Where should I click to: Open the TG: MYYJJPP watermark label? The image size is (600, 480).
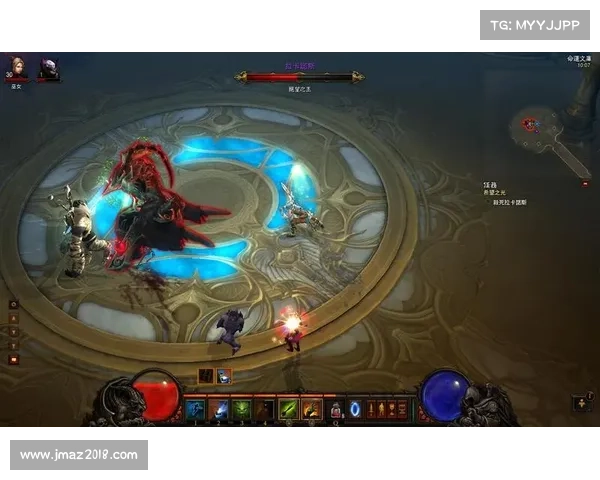[x=535, y=24]
